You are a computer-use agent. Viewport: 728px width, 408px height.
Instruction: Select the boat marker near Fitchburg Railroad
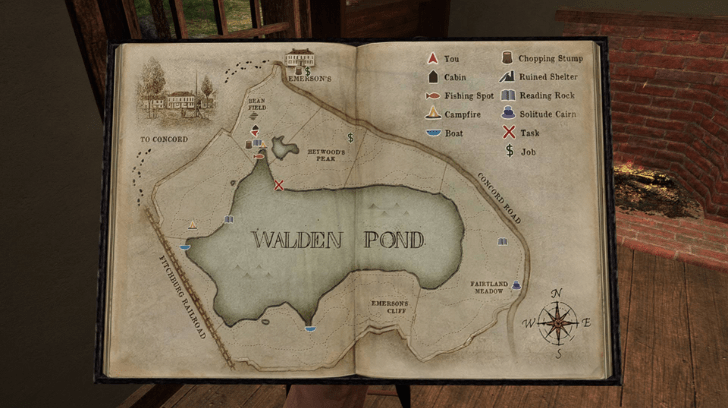tap(185, 245)
